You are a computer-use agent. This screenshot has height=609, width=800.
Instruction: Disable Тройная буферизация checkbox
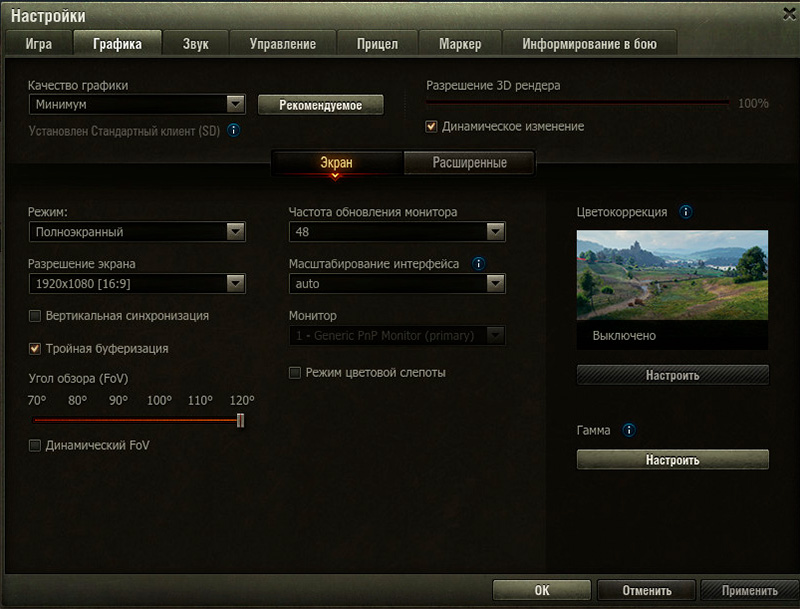click(36, 349)
